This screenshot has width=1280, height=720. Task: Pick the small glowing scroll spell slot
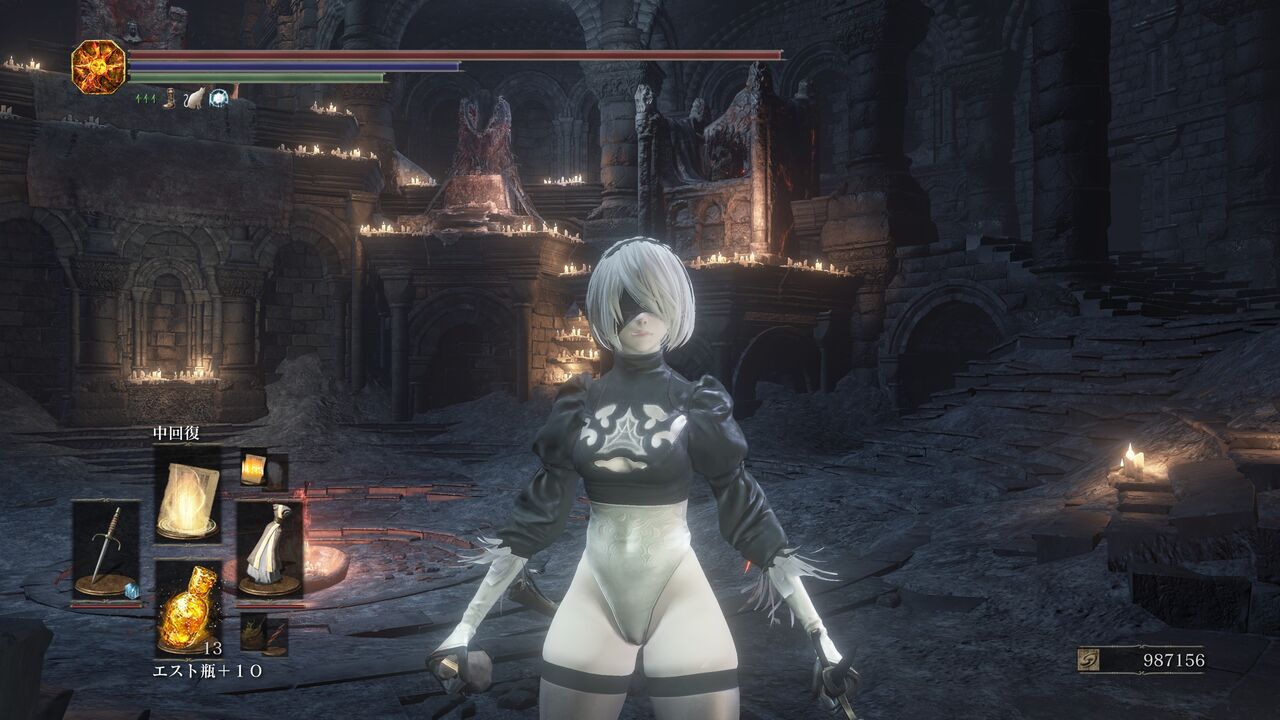254,468
